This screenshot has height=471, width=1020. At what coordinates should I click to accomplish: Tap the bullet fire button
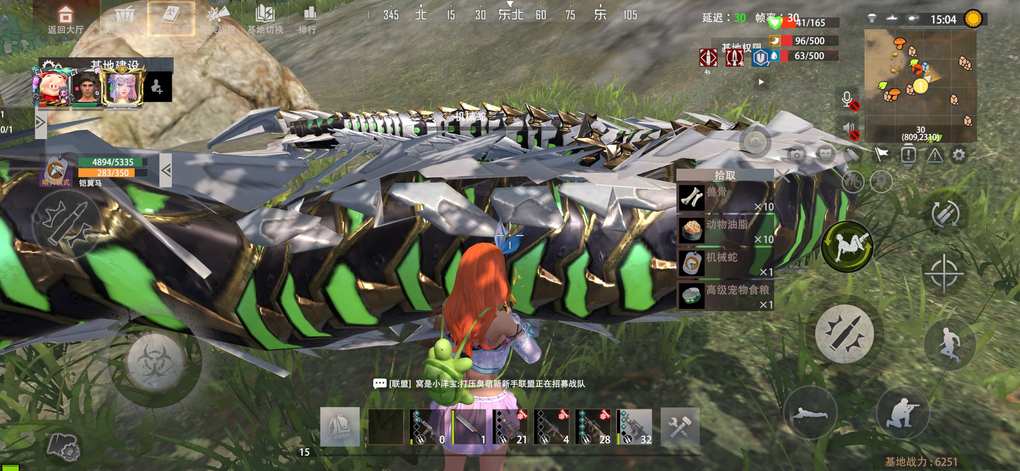click(x=844, y=333)
